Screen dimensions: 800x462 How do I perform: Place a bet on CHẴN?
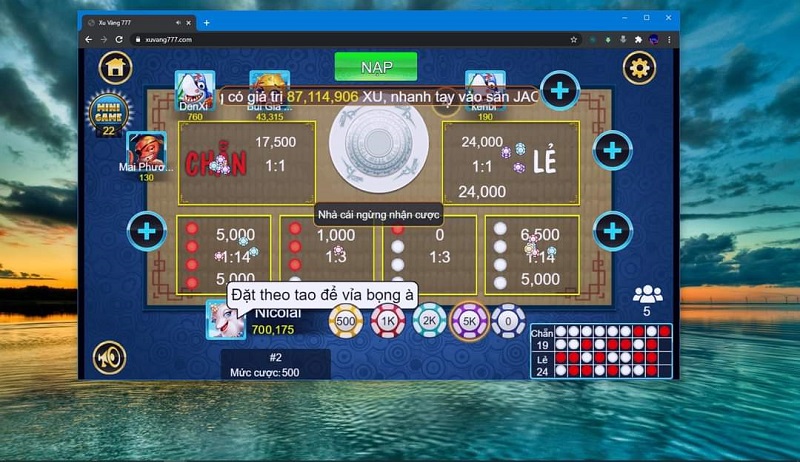click(246, 163)
